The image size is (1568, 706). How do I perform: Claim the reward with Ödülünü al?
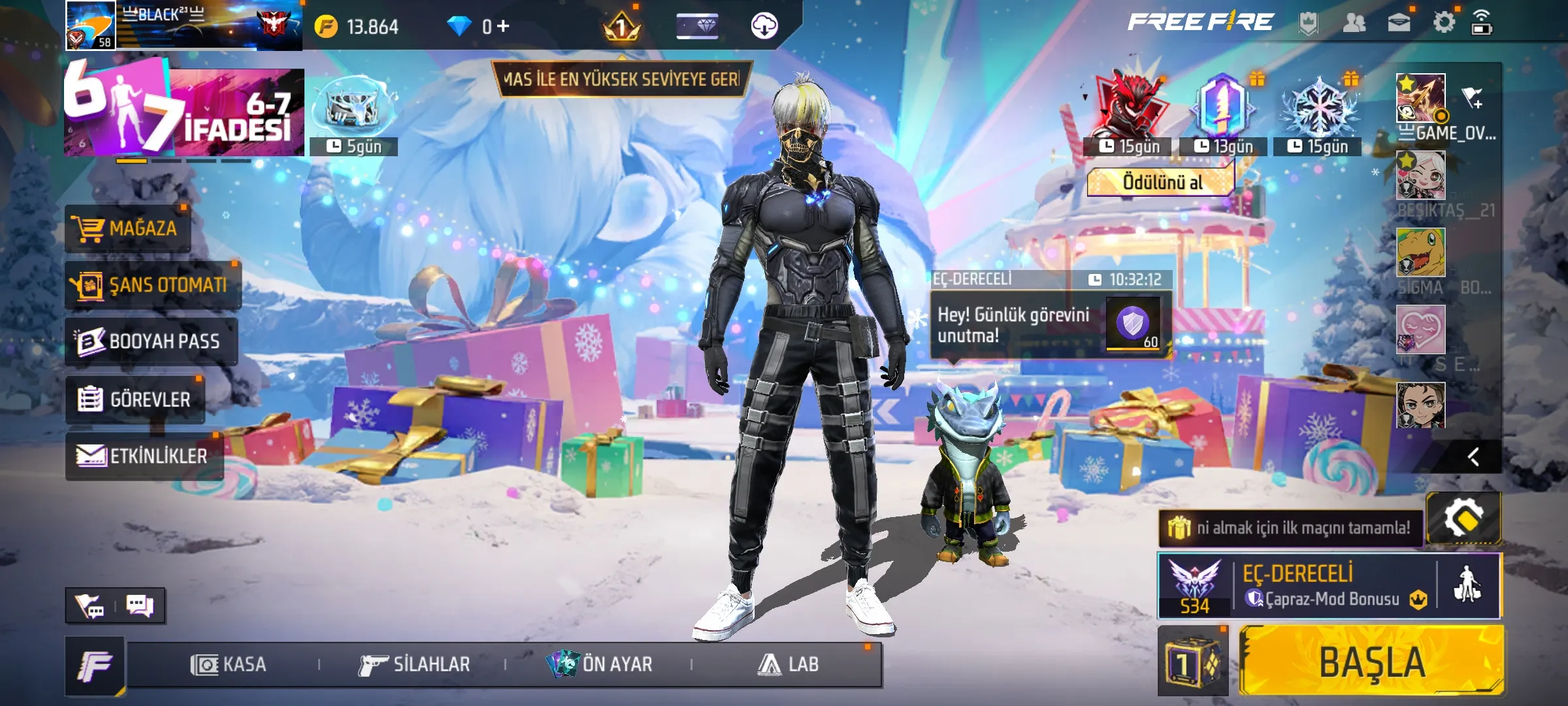coord(1162,182)
